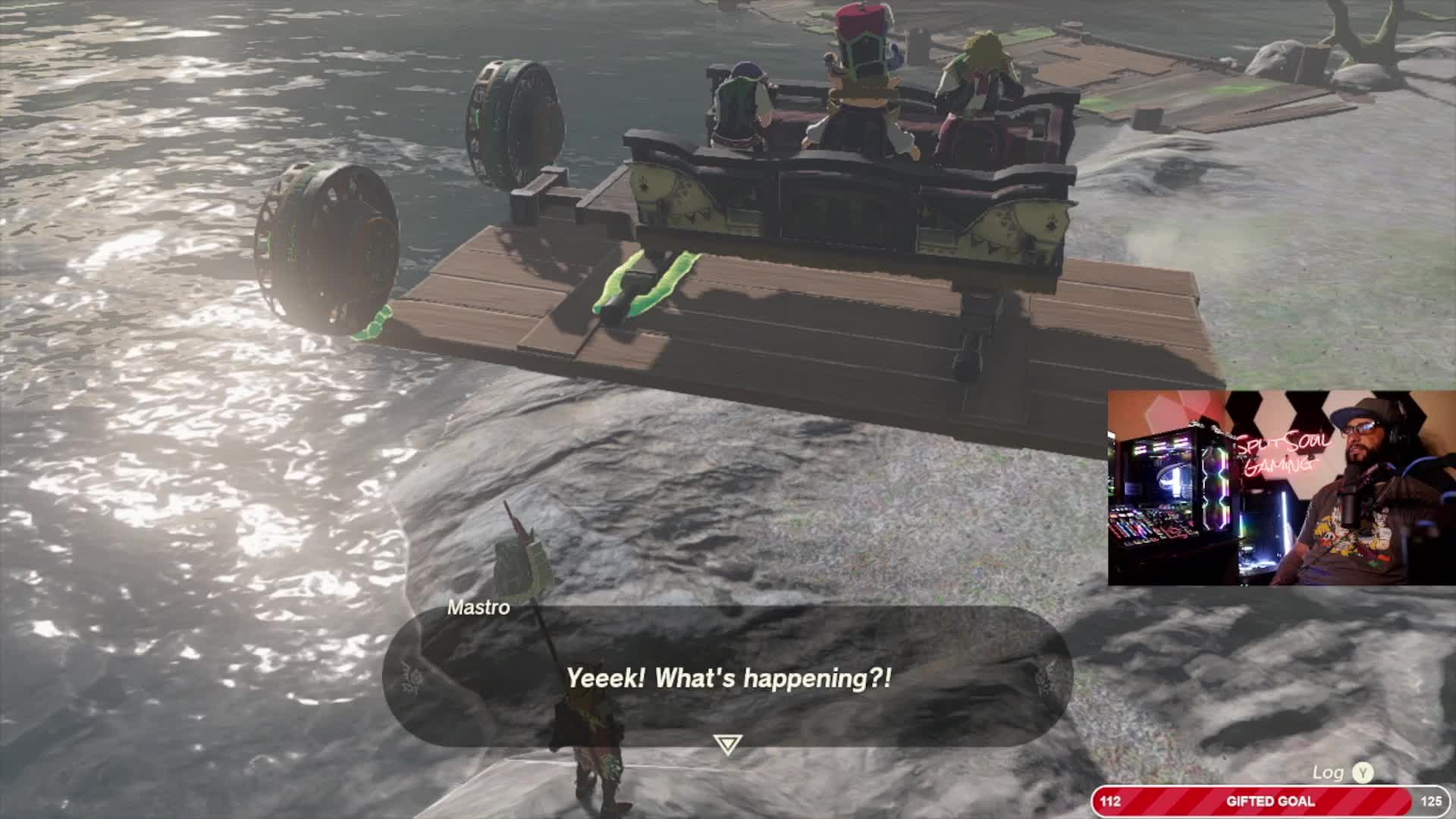The width and height of the screenshot is (1456, 819).
Task: Click Mastro's dialogue box text
Action: [729, 678]
